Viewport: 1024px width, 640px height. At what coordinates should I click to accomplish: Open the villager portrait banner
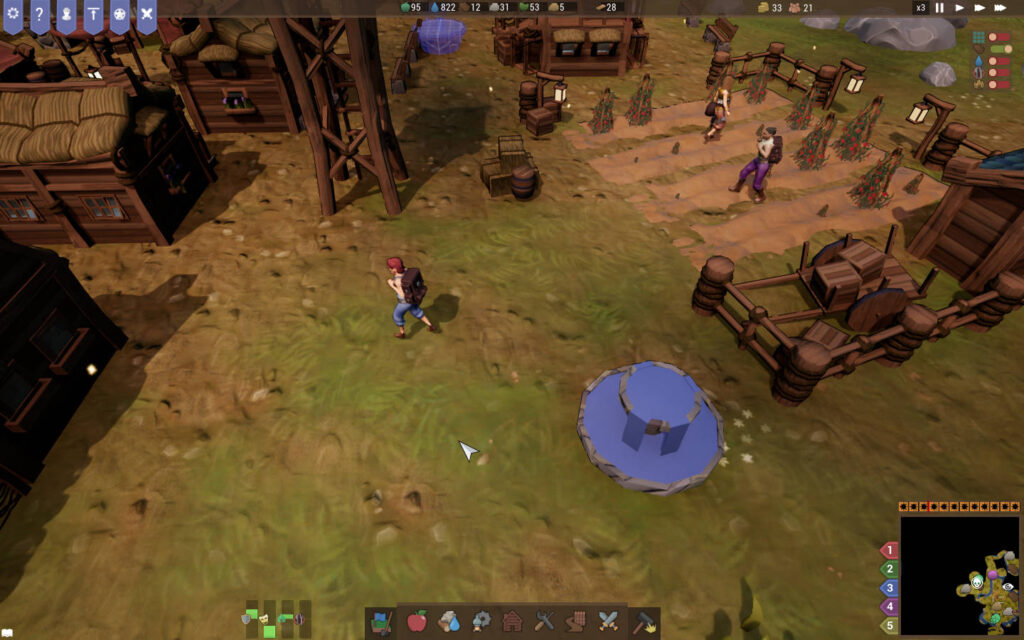pos(66,15)
